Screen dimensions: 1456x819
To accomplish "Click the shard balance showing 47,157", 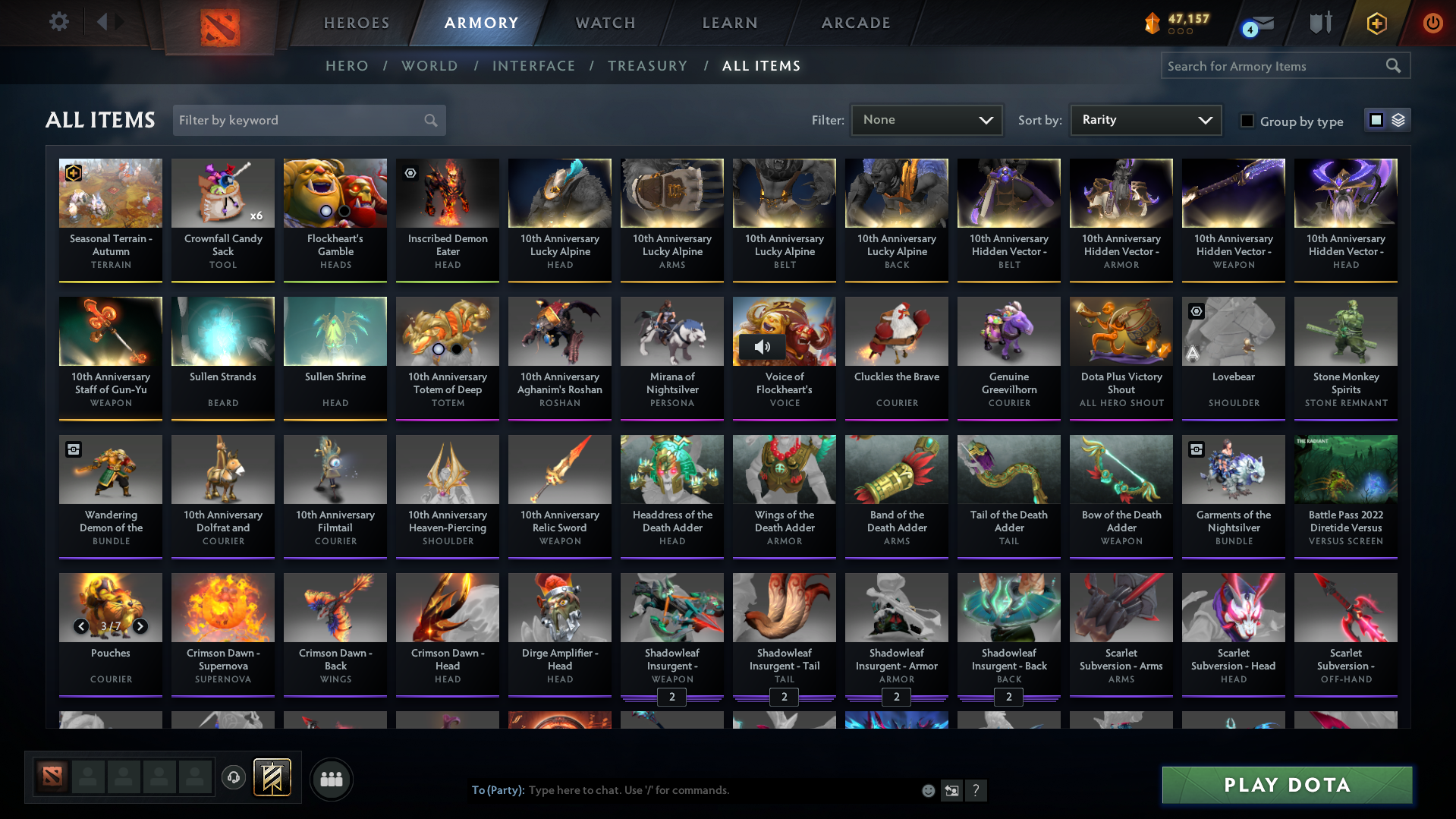I will (x=1178, y=20).
